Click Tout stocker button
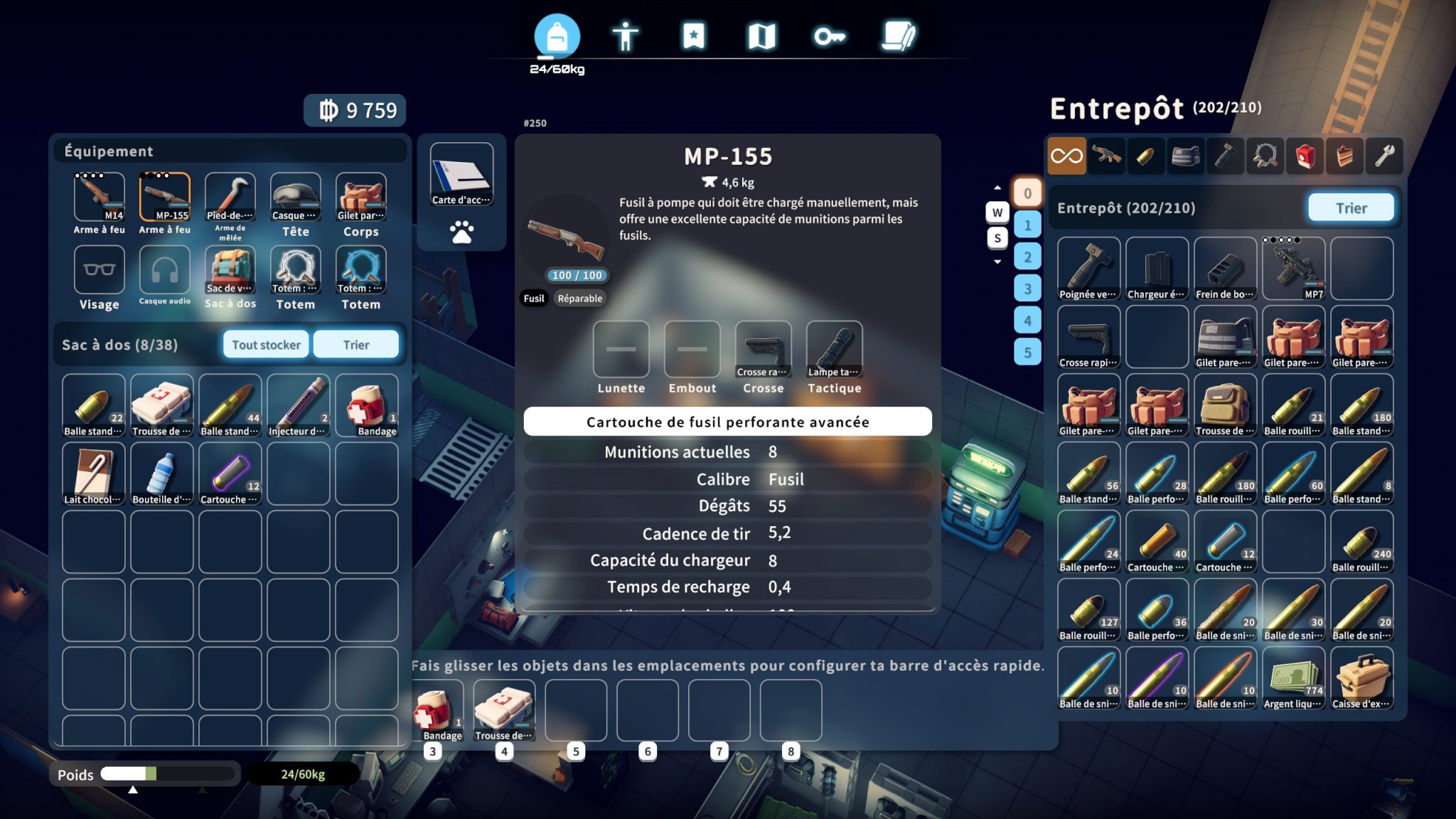 tap(266, 345)
